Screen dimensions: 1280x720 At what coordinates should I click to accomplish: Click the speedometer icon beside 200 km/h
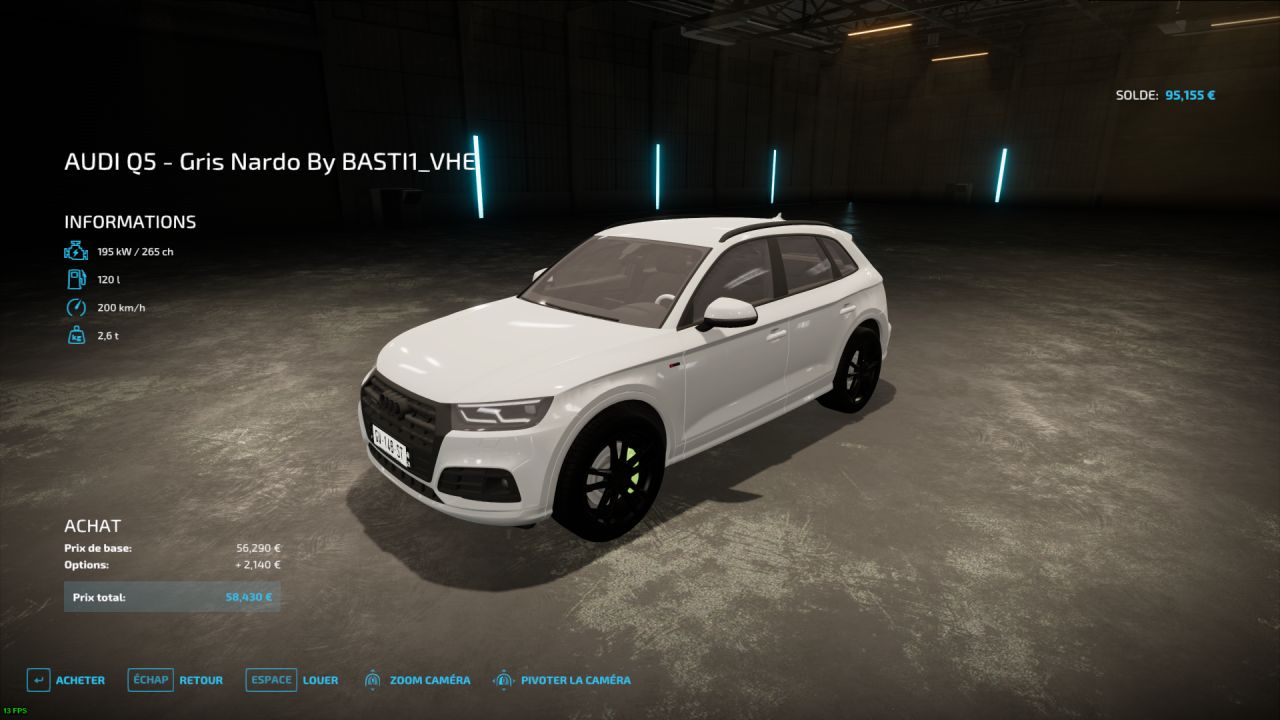(x=76, y=307)
